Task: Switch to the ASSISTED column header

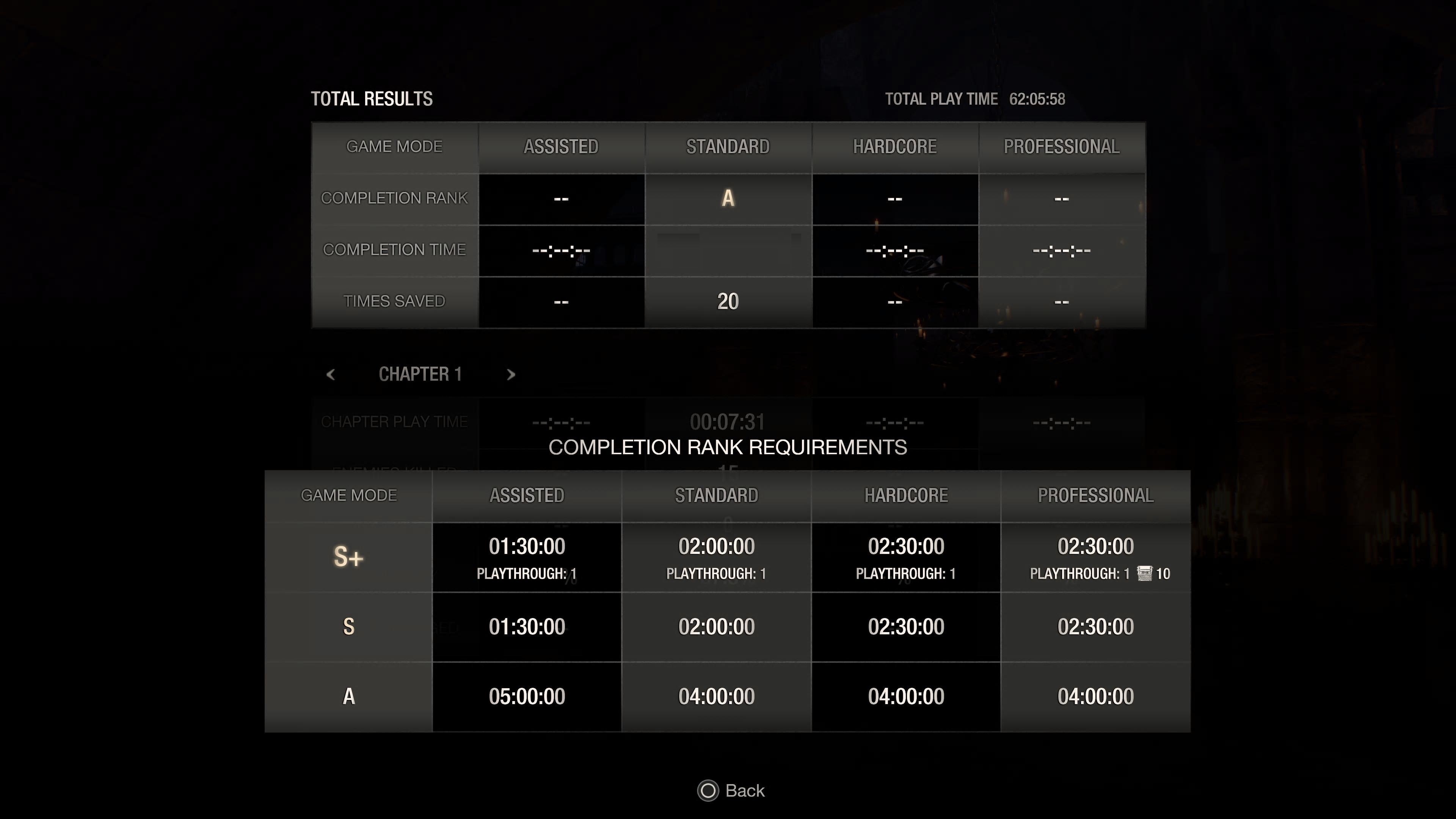Action: (x=561, y=146)
